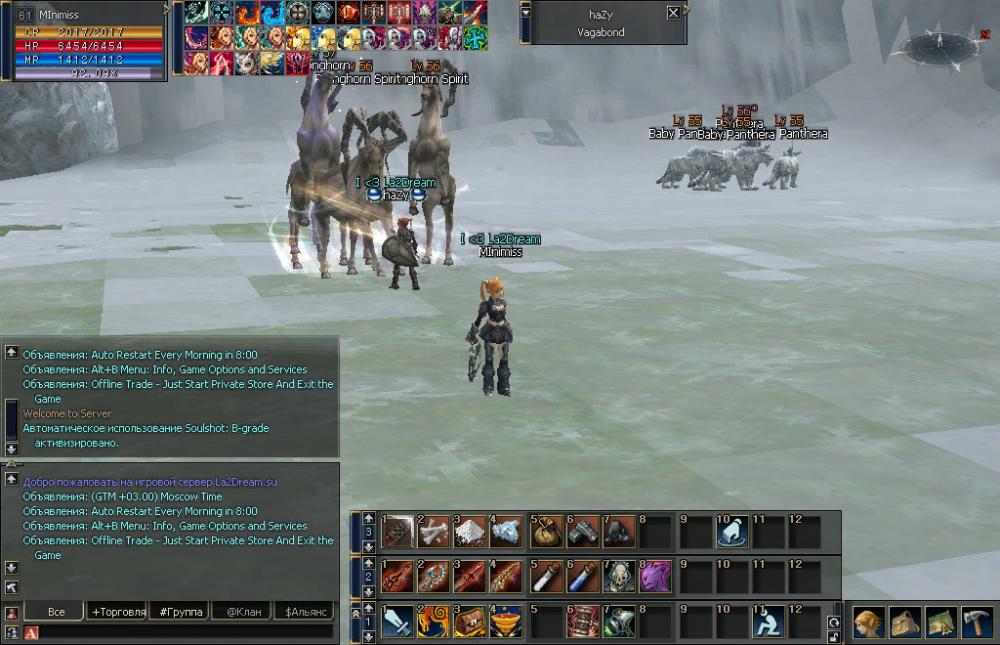Toggle the hotbar lock button
This screenshot has width=1000, height=645.
[x=834, y=636]
